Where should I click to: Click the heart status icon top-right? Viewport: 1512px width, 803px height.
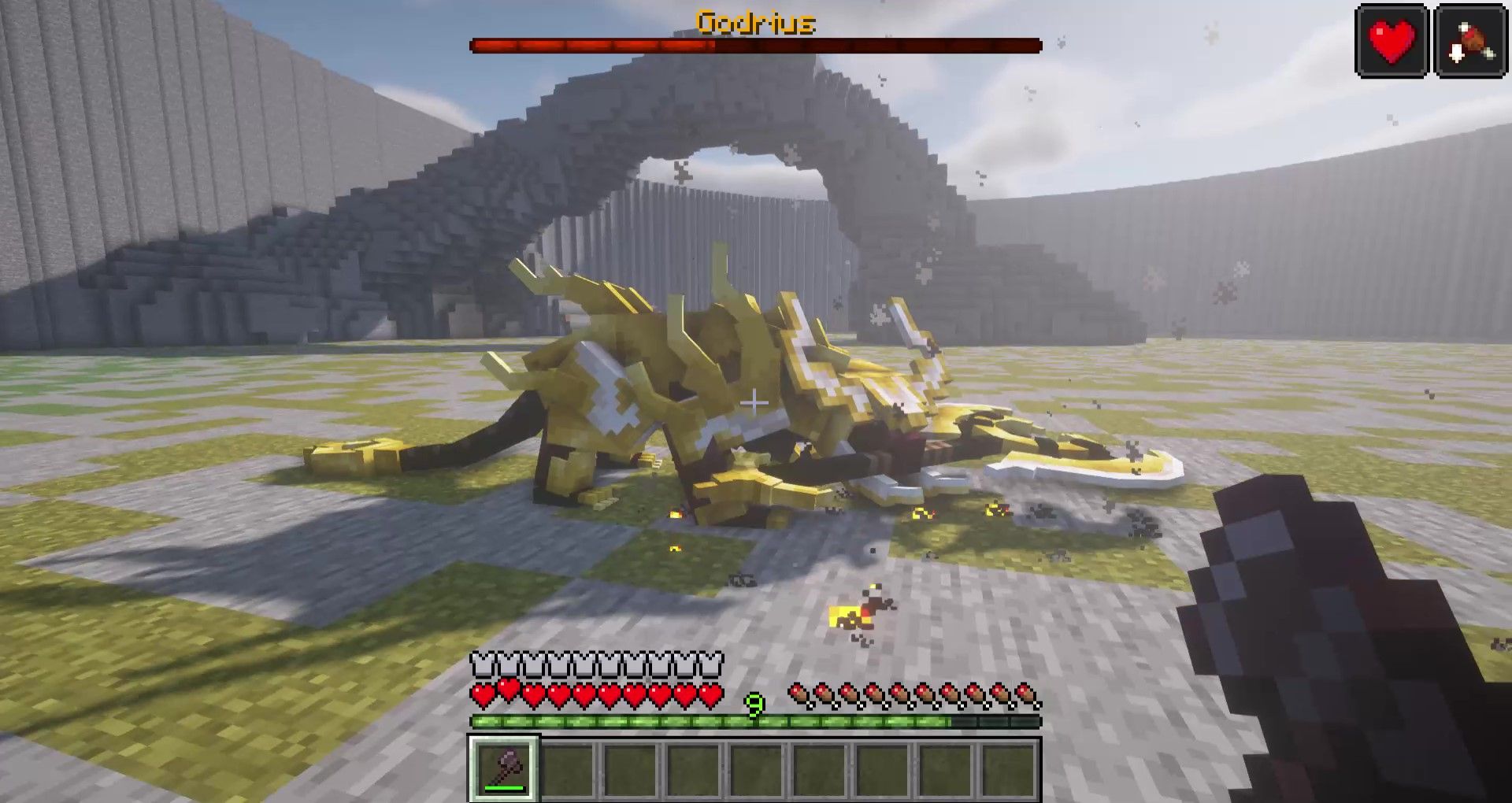pyautogui.click(x=1391, y=38)
